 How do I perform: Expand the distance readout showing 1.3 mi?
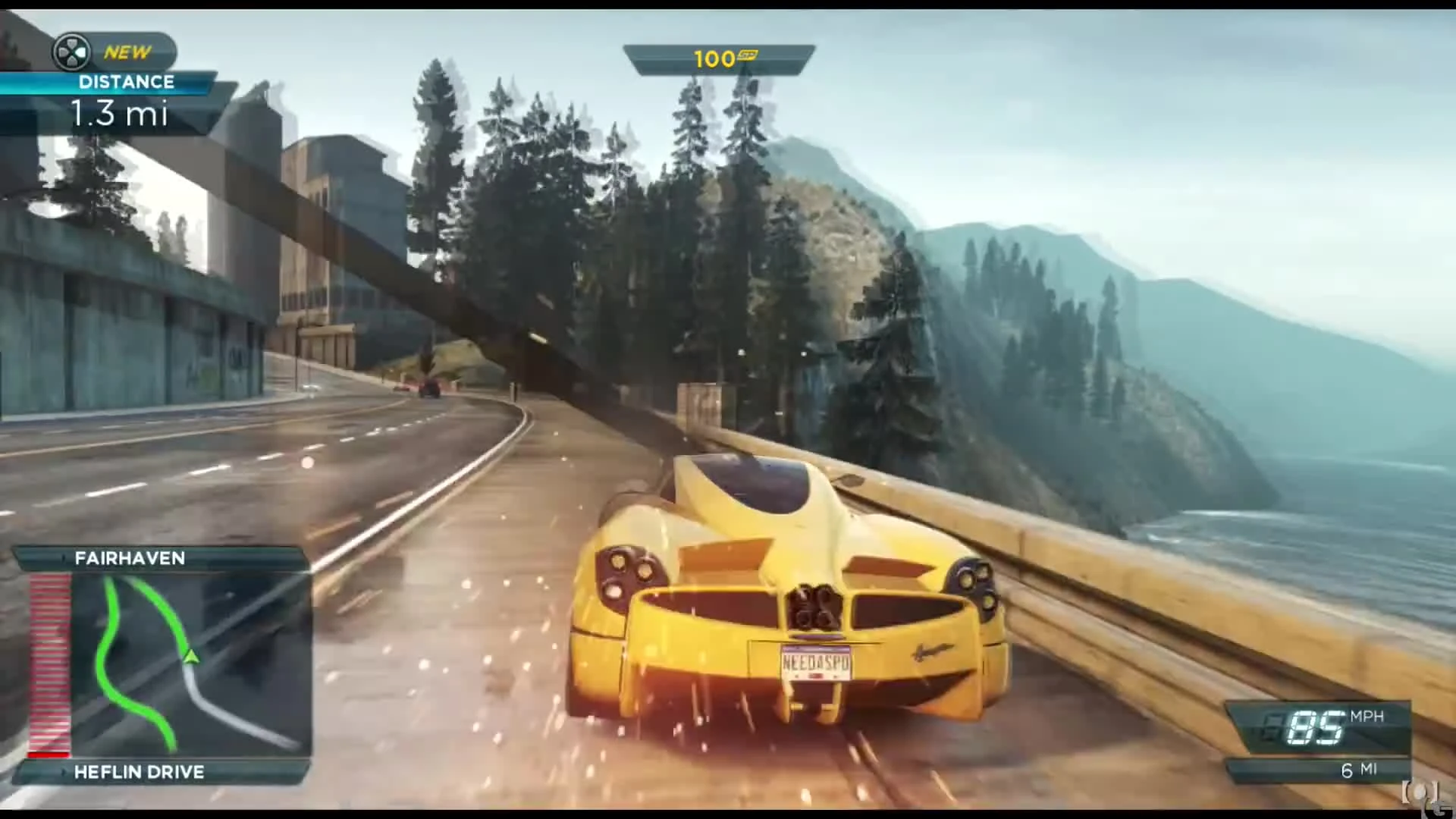121,115
